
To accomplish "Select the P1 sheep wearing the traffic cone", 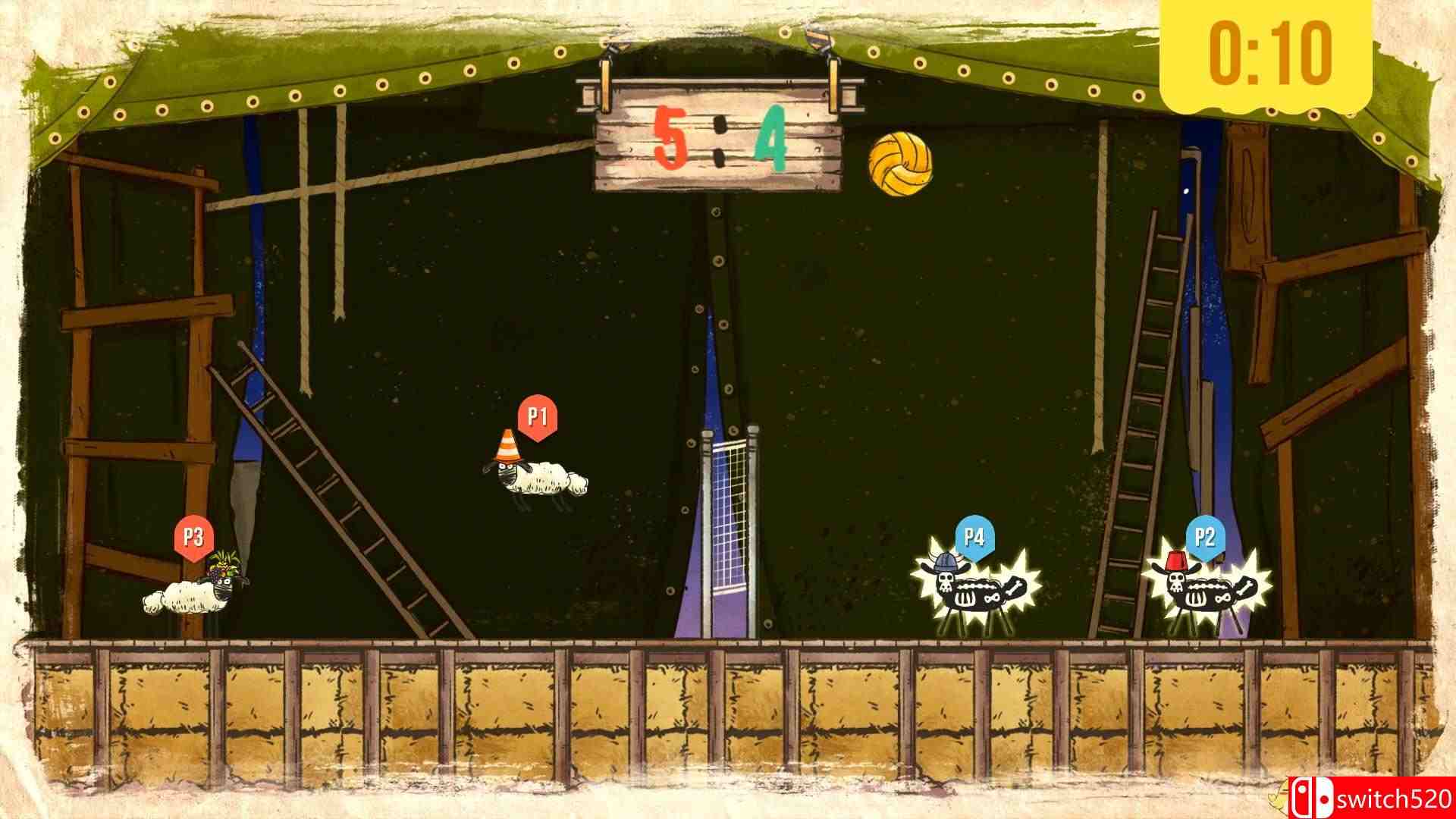I will 538,478.
